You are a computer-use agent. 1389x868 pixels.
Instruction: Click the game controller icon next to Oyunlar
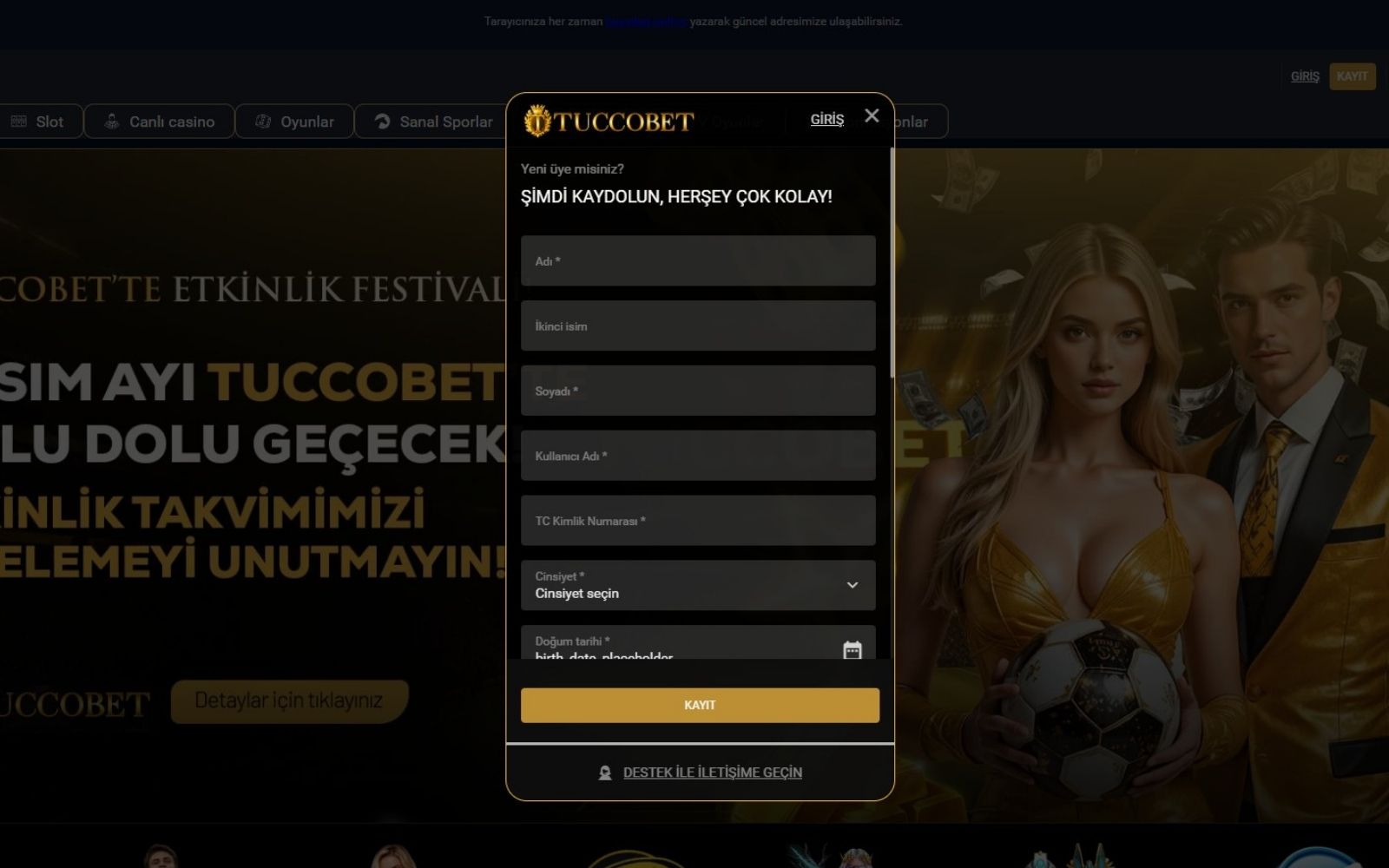click(x=263, y=122)
